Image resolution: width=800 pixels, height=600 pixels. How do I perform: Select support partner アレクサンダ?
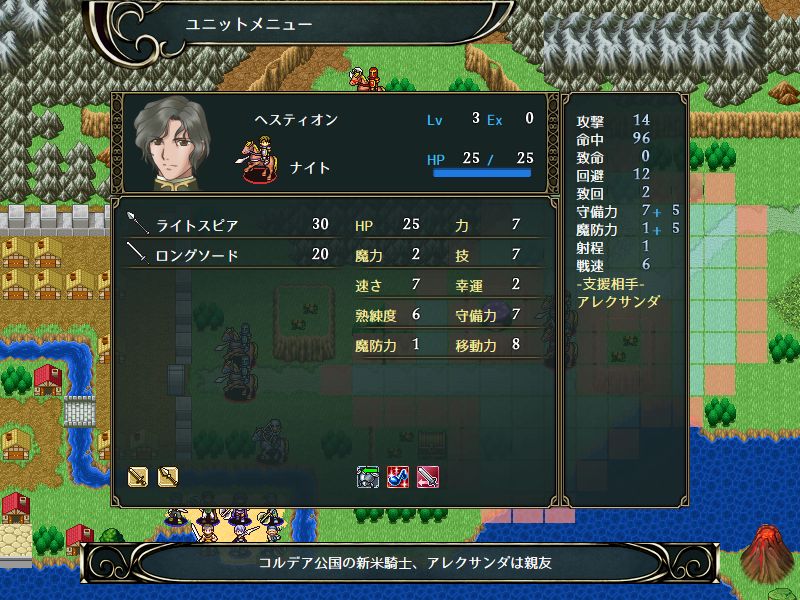619,301
